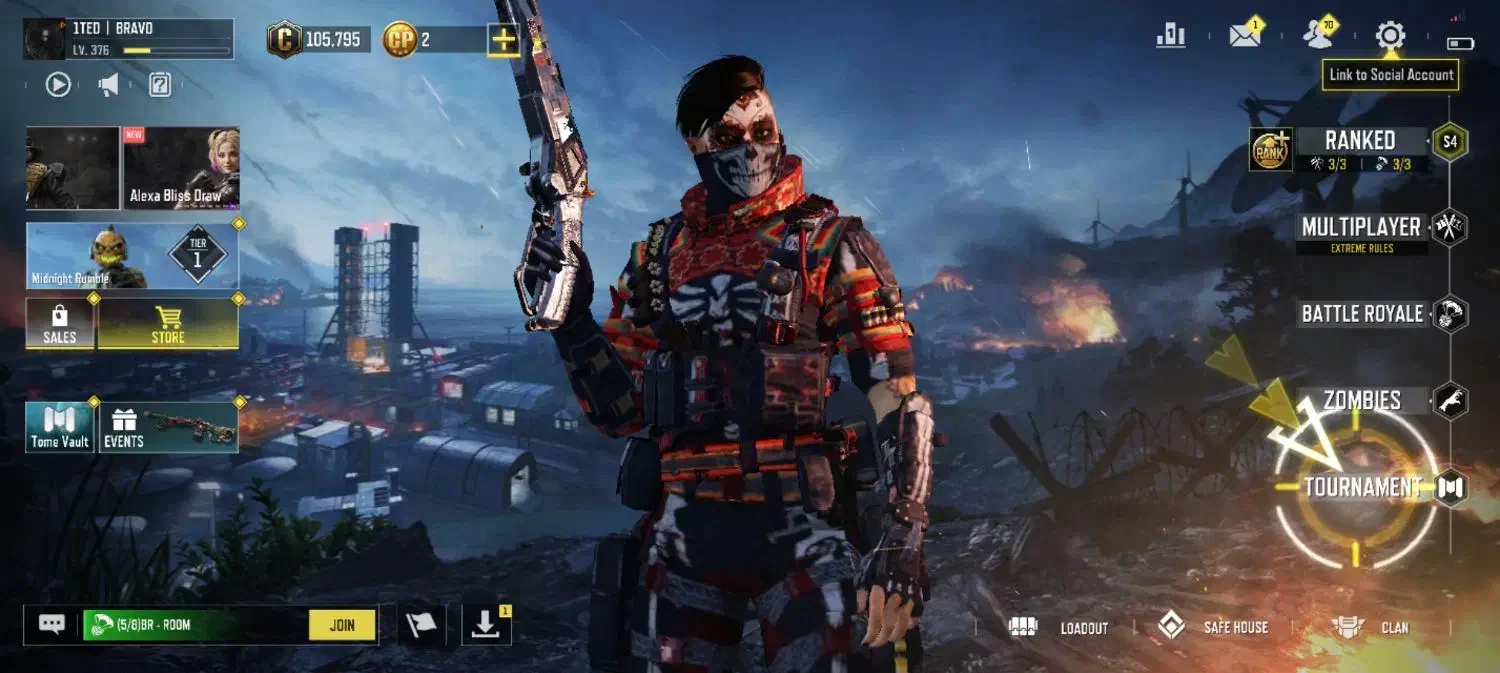Image resolution: width=1500 pixels, height=673 pixels.
Task: Open the Clan menu
Action: [1372, 628]
